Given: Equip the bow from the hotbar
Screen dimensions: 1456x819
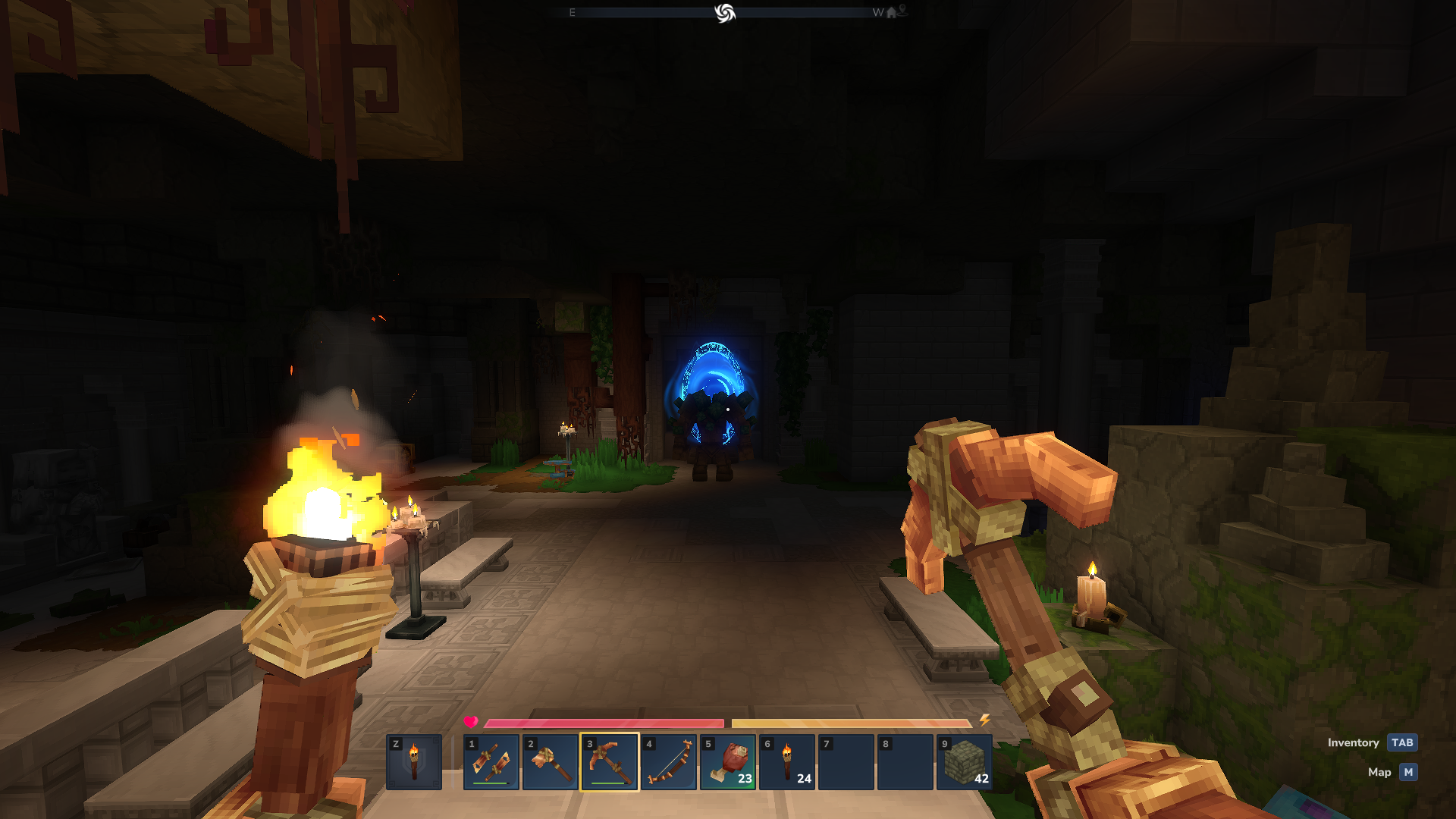Looking at the screenshot, I should pyautogui.click(x=669, y=762).
